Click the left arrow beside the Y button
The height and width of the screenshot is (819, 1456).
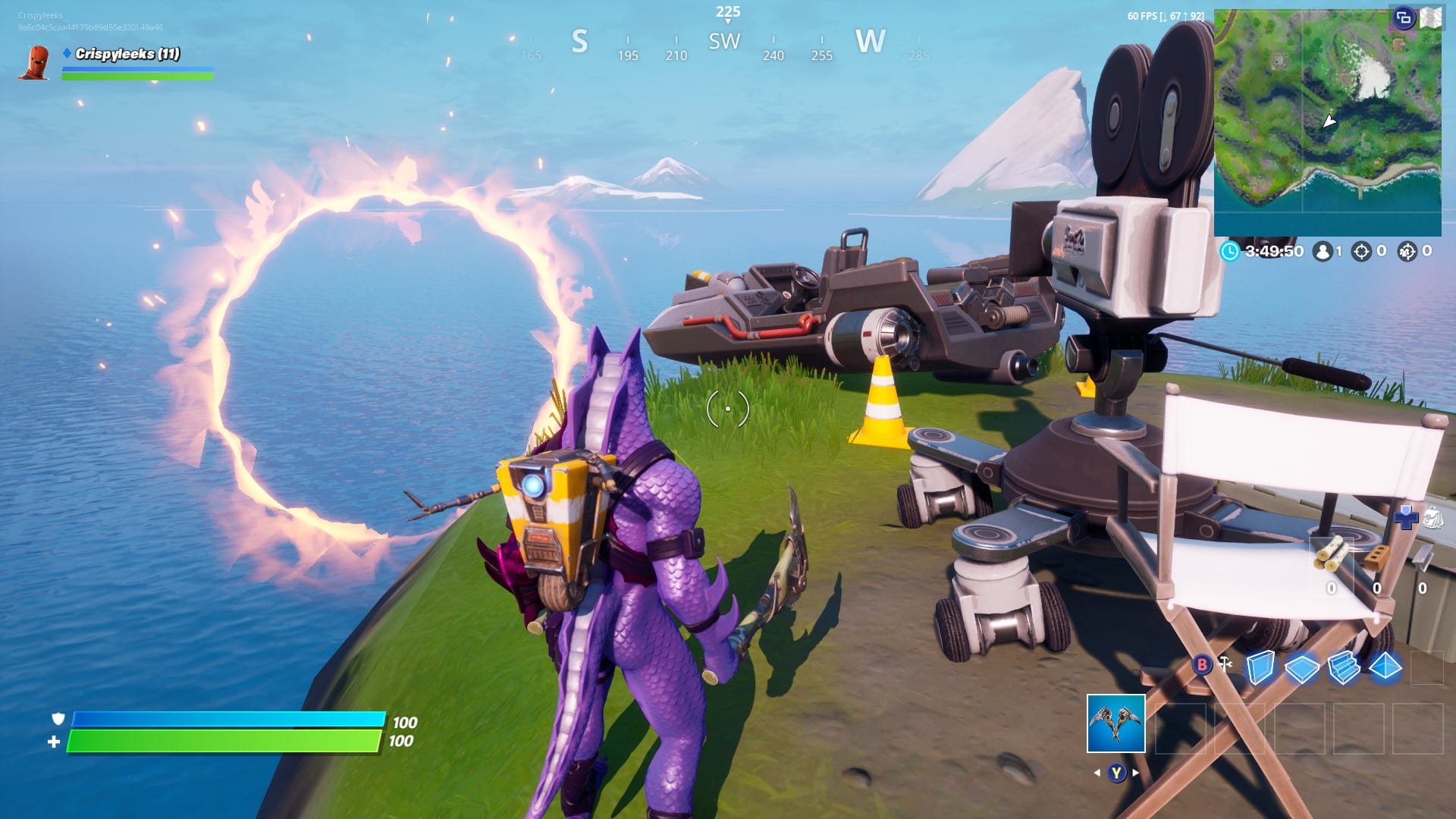pos(1097,771)
